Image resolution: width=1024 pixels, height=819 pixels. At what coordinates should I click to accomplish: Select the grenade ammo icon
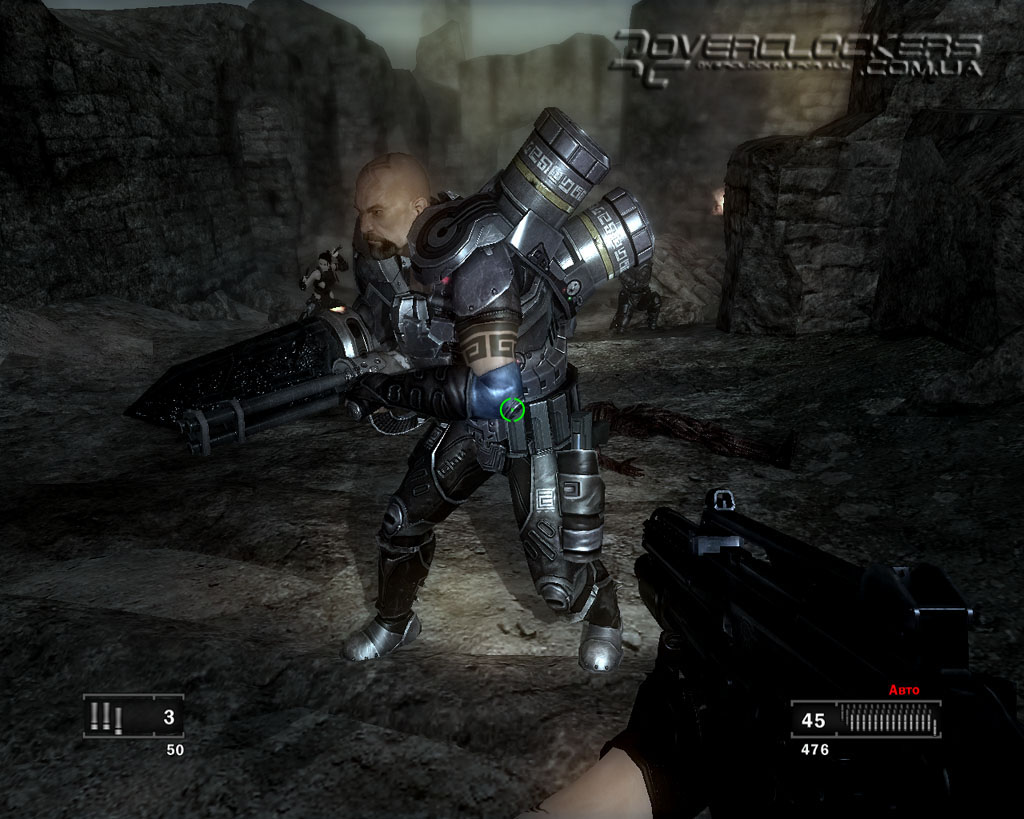pos(105,716)
